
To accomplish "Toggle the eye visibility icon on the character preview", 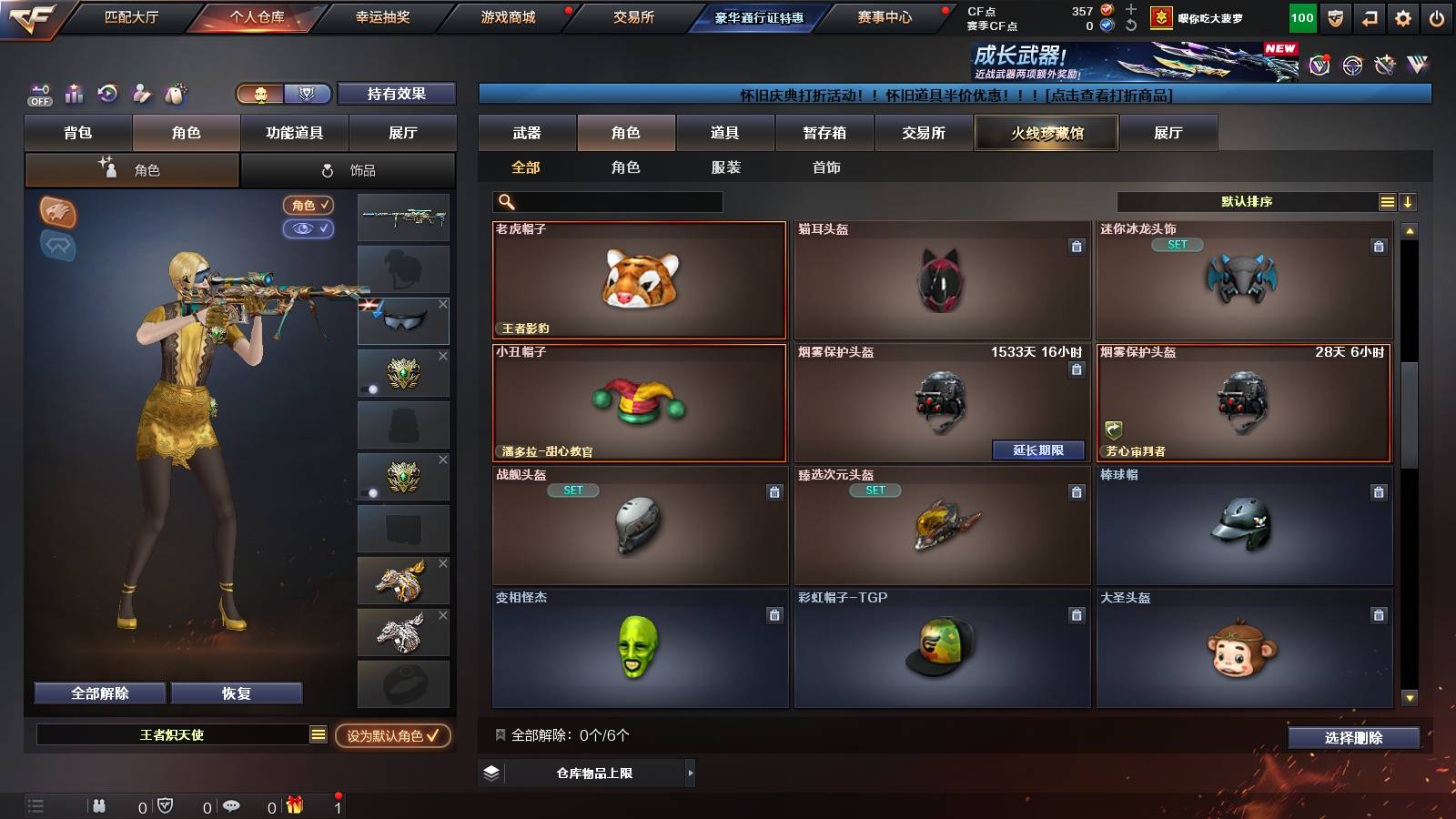I will click(x=310, y=227).
